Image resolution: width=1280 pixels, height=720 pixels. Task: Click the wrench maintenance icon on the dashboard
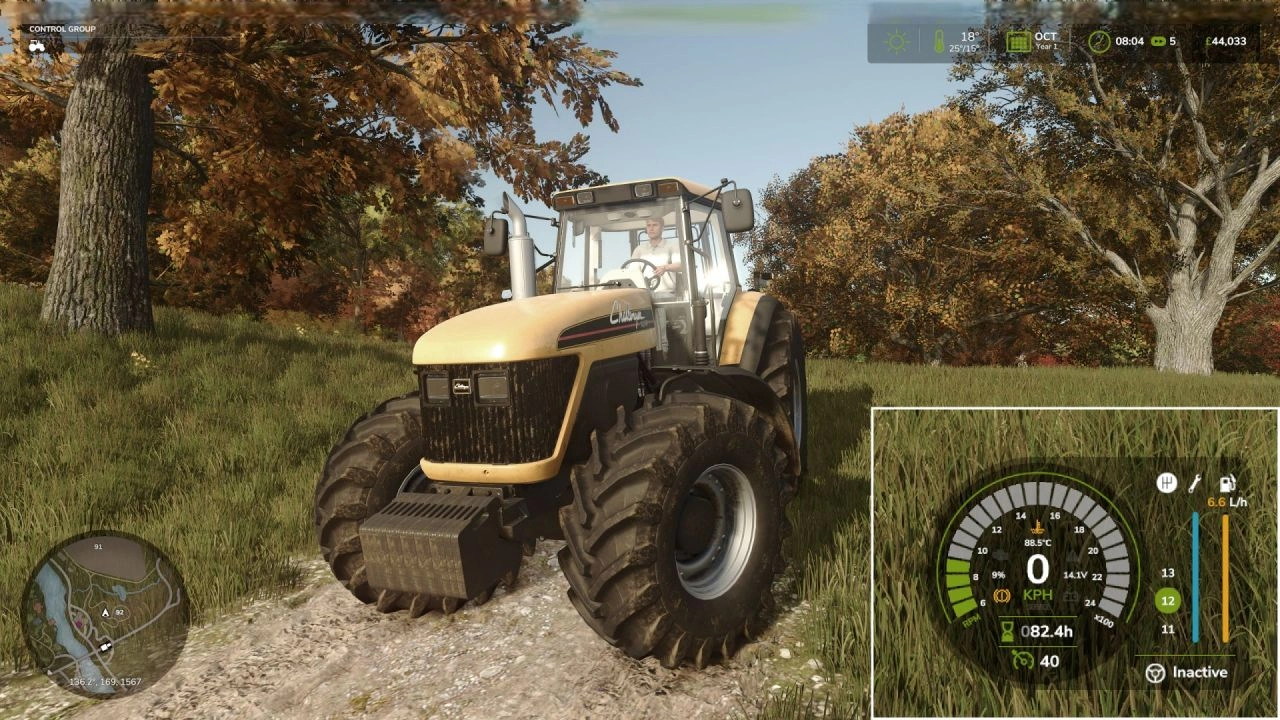coord(1194,485)
